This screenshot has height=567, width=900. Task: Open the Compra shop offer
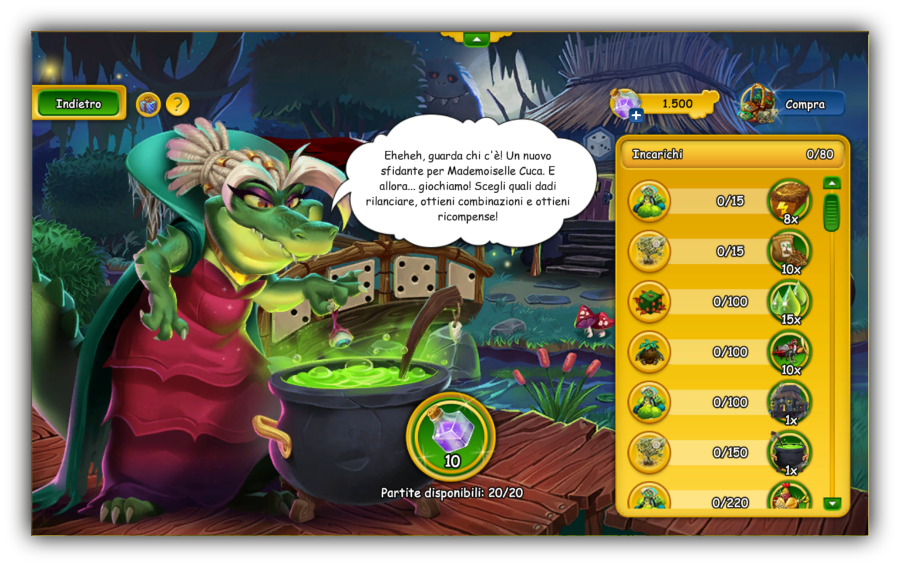tap(793, 104)
